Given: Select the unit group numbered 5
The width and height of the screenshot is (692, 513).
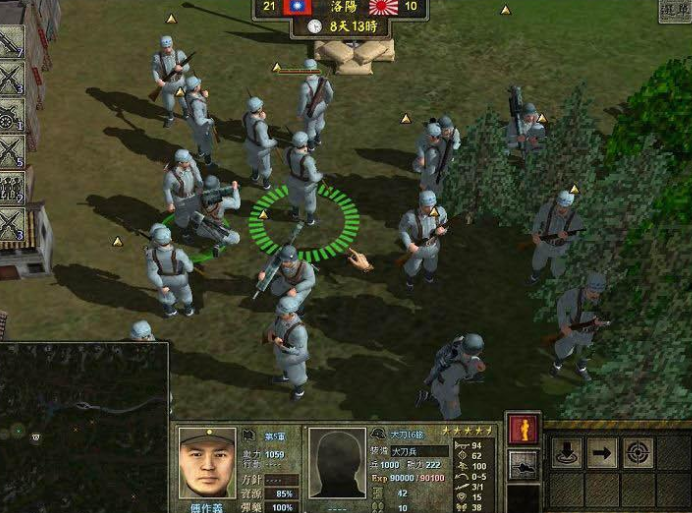Looking at the screenshot, I should pyautogui.click(x=12, y=150).
